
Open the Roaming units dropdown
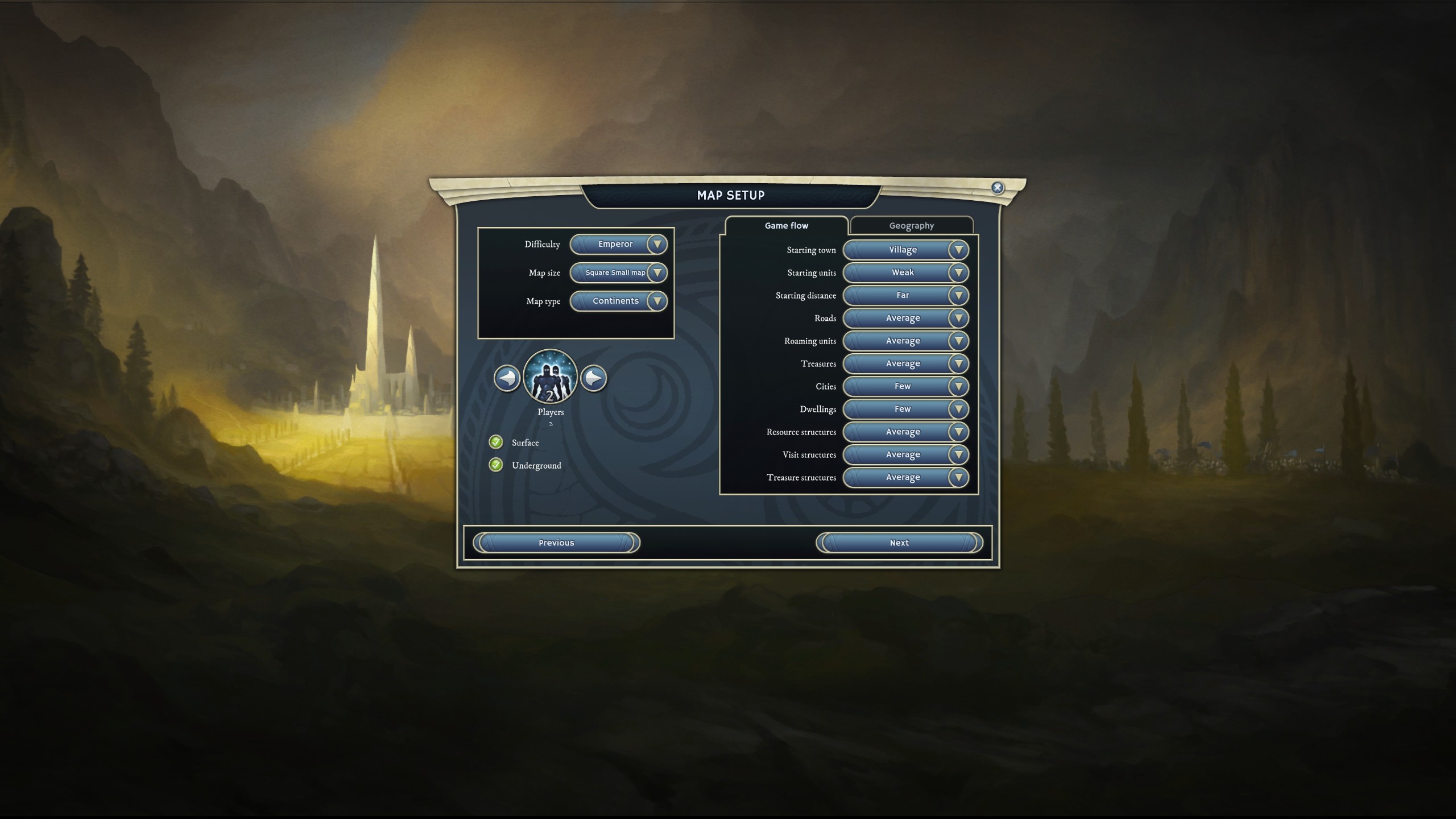pyautogui.click(x=905, y=341)
